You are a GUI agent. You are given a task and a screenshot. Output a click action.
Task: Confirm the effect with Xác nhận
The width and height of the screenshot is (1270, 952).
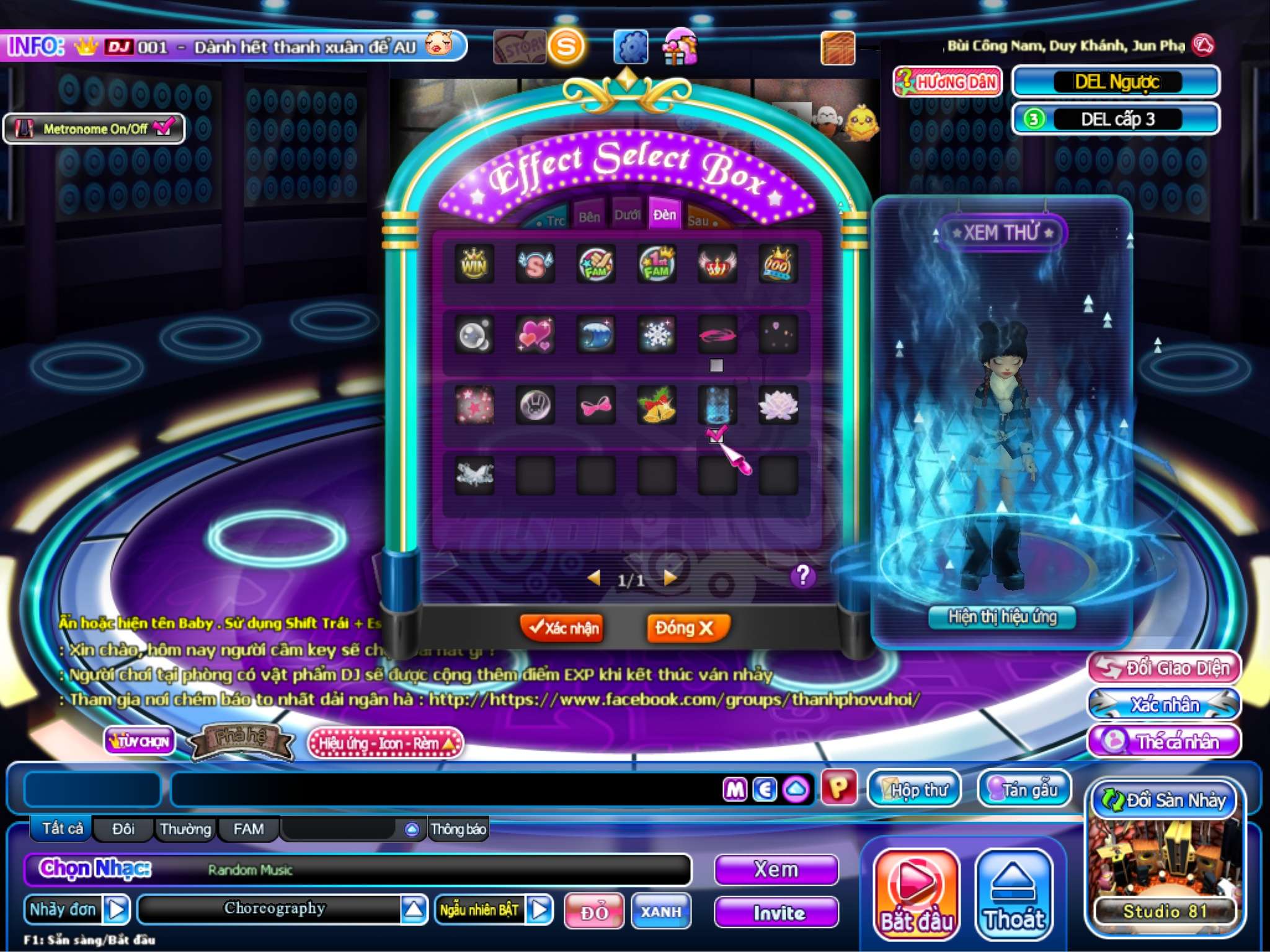562,628
